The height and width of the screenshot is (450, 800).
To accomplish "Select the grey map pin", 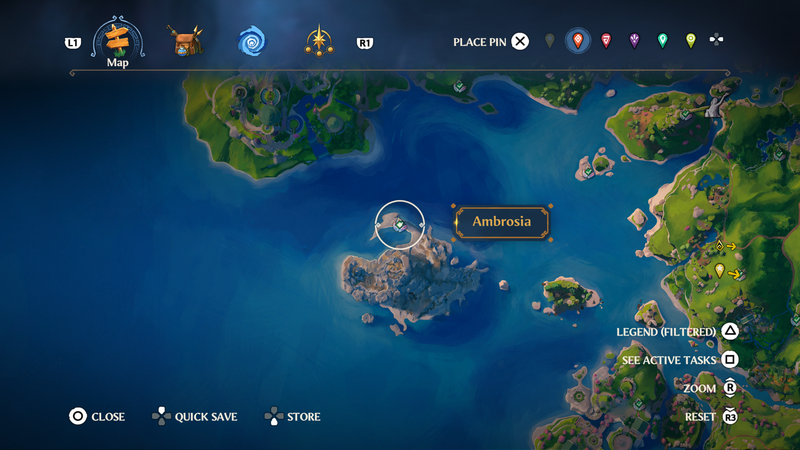I will 549,41.
